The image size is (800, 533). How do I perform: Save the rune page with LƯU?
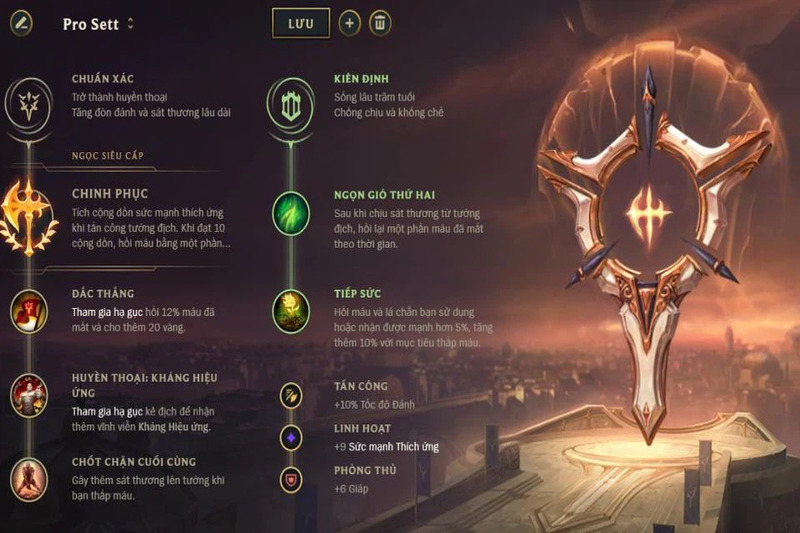[300, 23]
